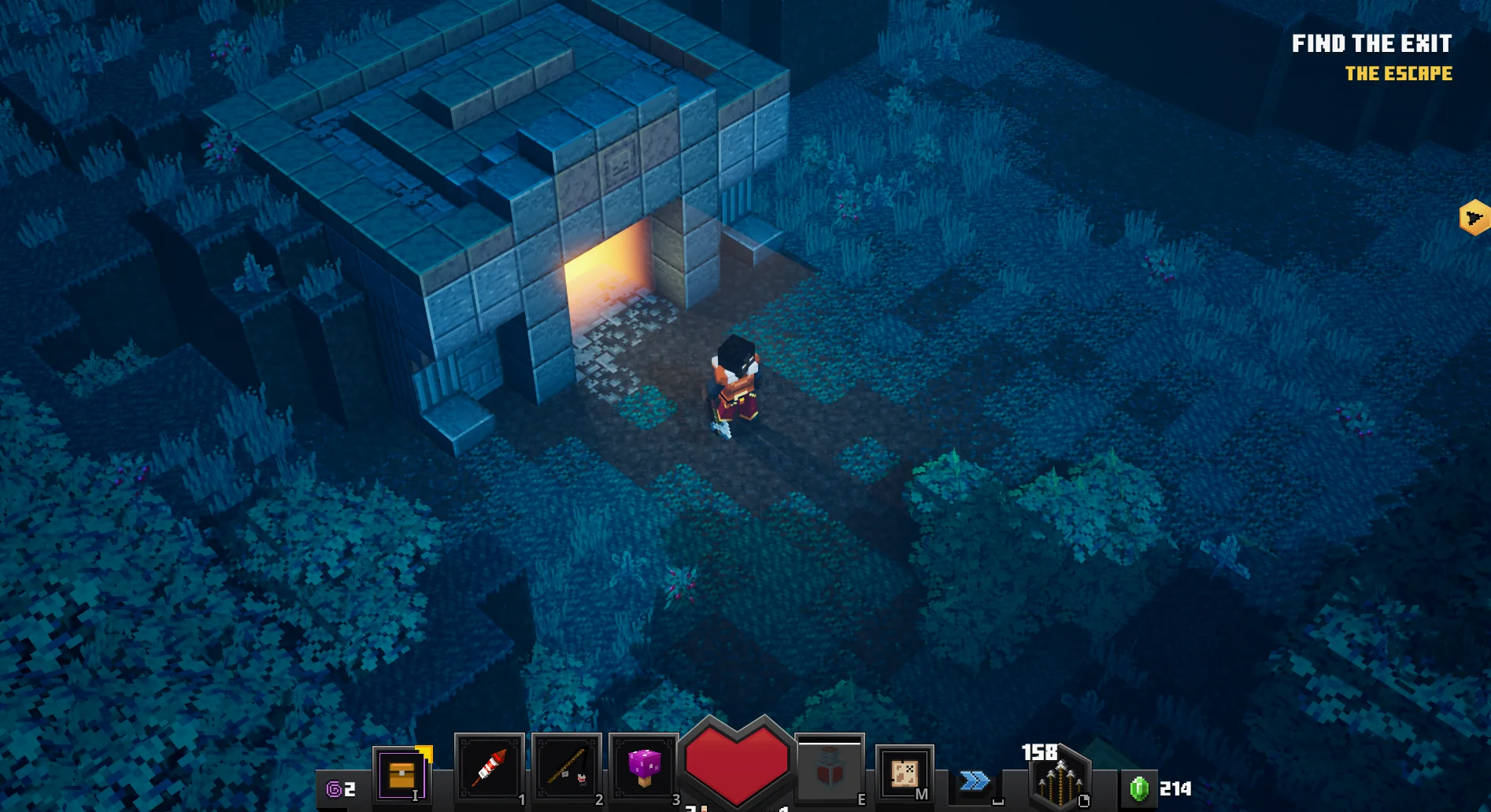Select the arrow quiver icon
The image size is (1491, 812).
click(x=1060, y=780)
